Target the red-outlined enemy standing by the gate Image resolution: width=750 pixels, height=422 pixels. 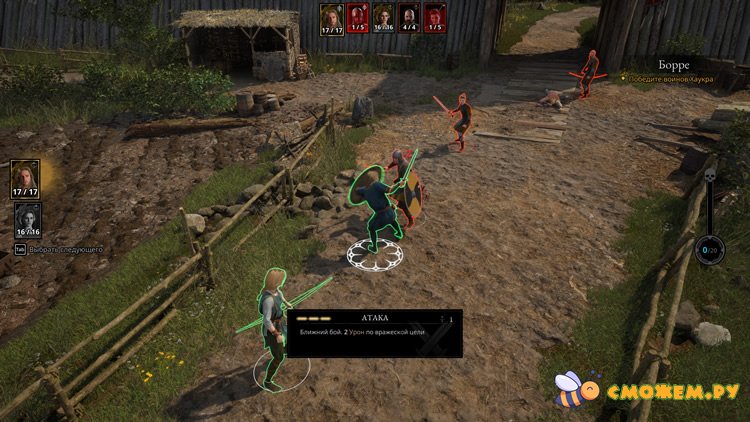[x=589, y=72]
